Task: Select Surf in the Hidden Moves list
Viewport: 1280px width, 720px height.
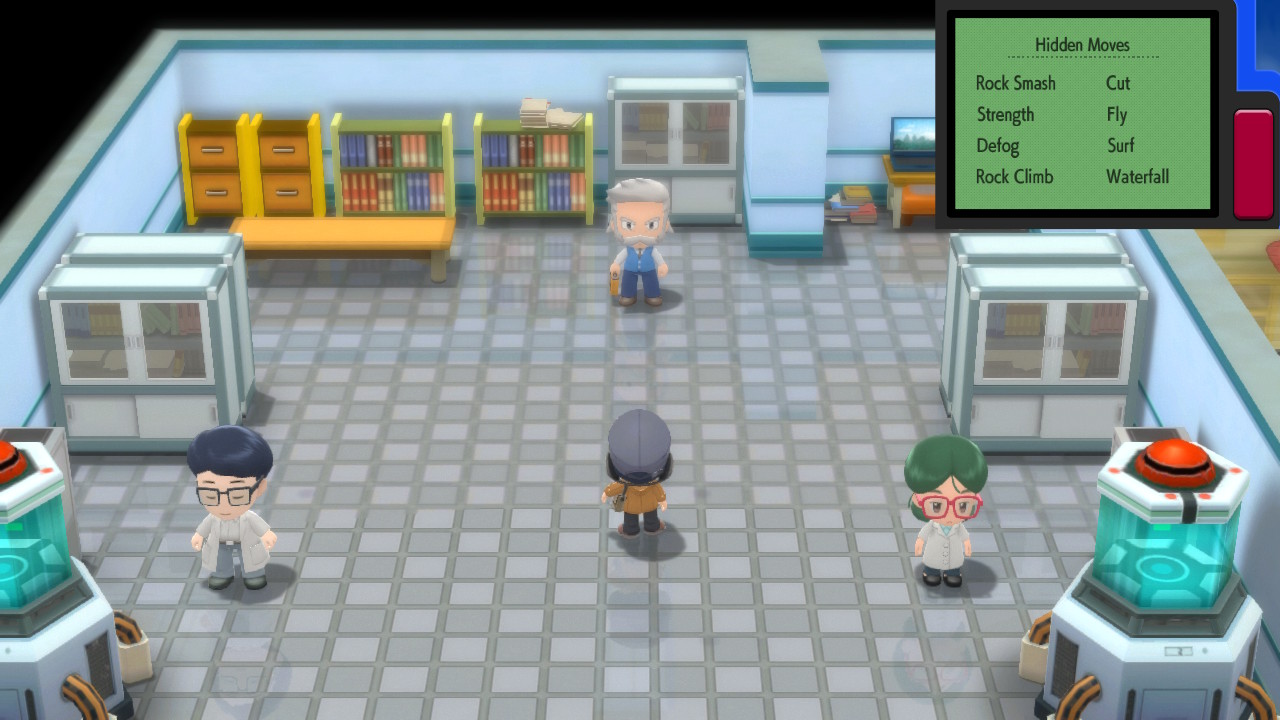Action: [x=1120, y=146]
